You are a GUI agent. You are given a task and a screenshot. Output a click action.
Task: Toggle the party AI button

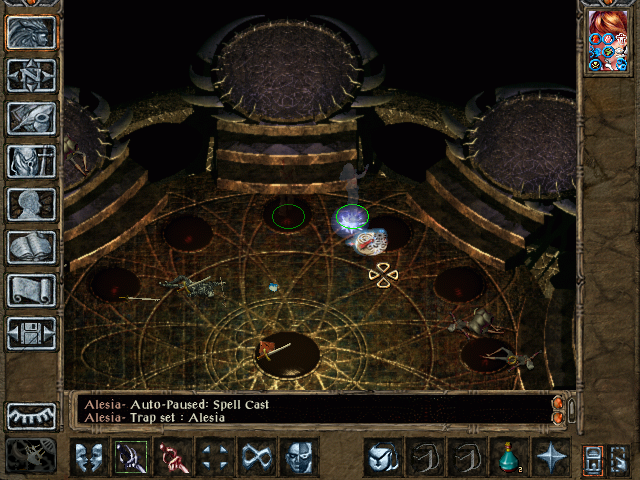(x=594, y=458)
